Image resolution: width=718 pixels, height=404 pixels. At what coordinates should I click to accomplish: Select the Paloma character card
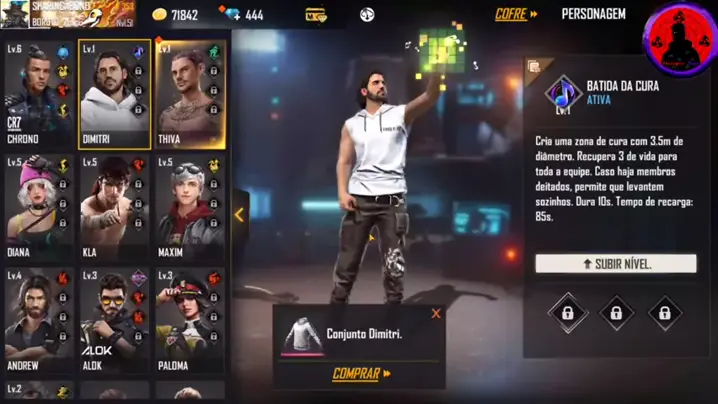point(189,321)
